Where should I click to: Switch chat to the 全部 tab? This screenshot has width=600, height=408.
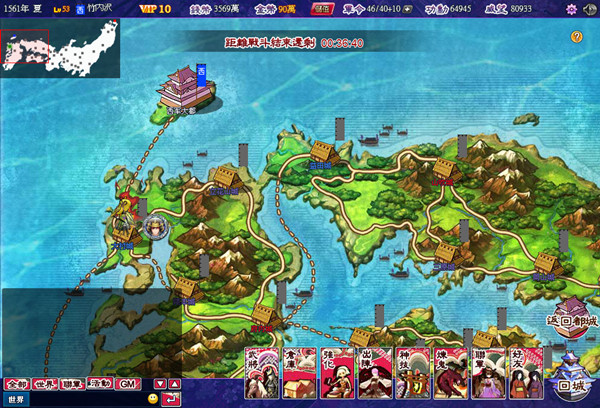(x=16, y=384)
